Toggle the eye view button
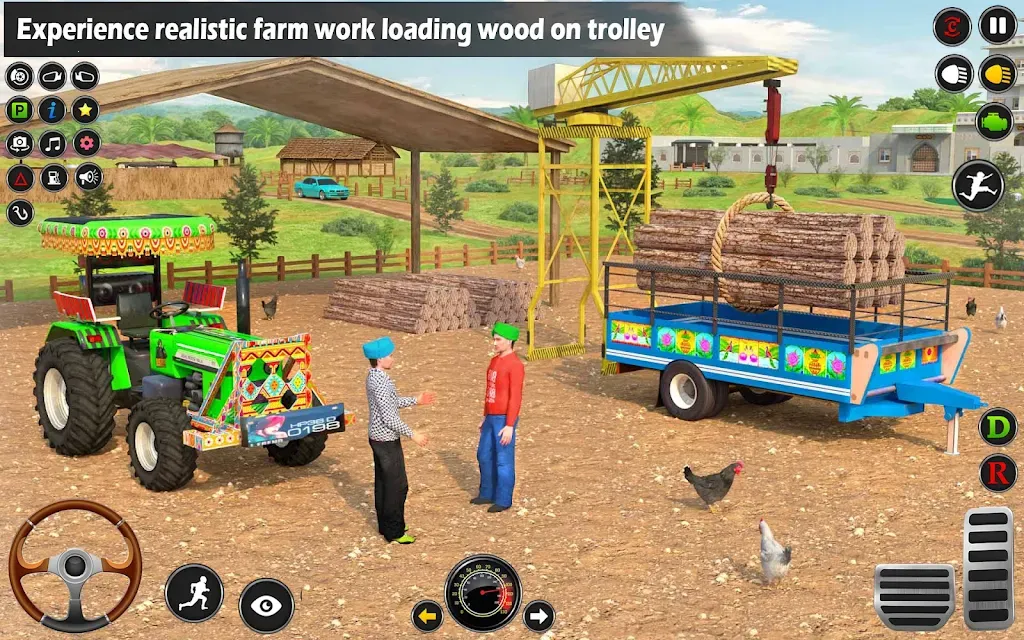The height and width of the screenshot is (640, 1024). tap(267, 605)
